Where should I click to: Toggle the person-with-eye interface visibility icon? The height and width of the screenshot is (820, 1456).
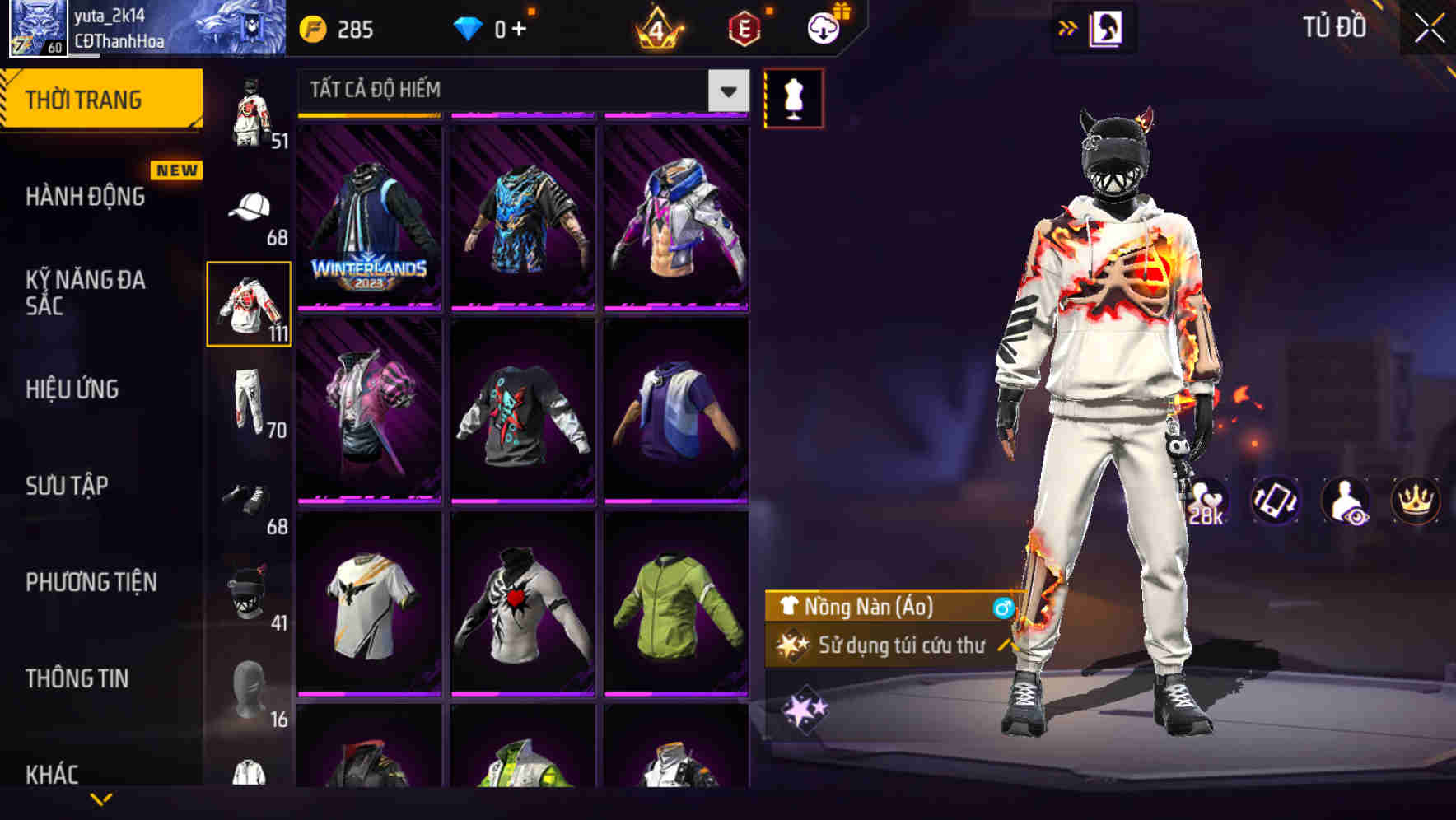point(1344,501)
